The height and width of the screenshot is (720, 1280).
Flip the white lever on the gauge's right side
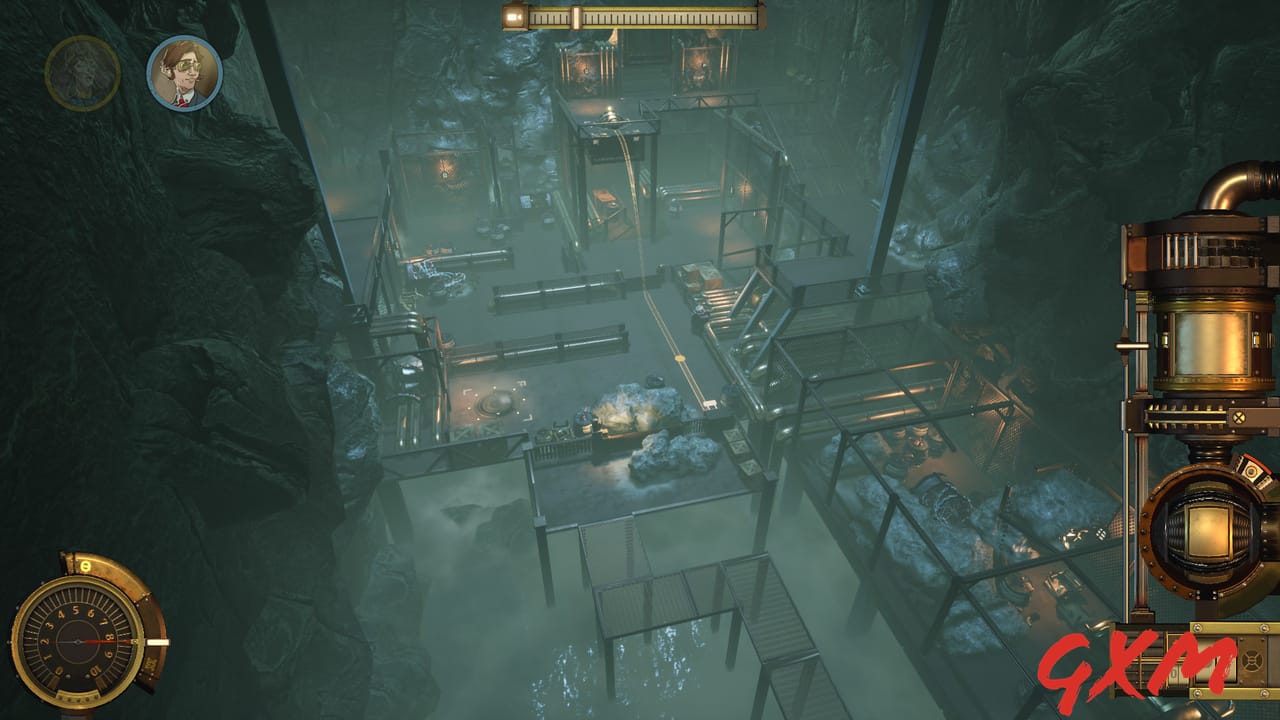tap(157, 641)
